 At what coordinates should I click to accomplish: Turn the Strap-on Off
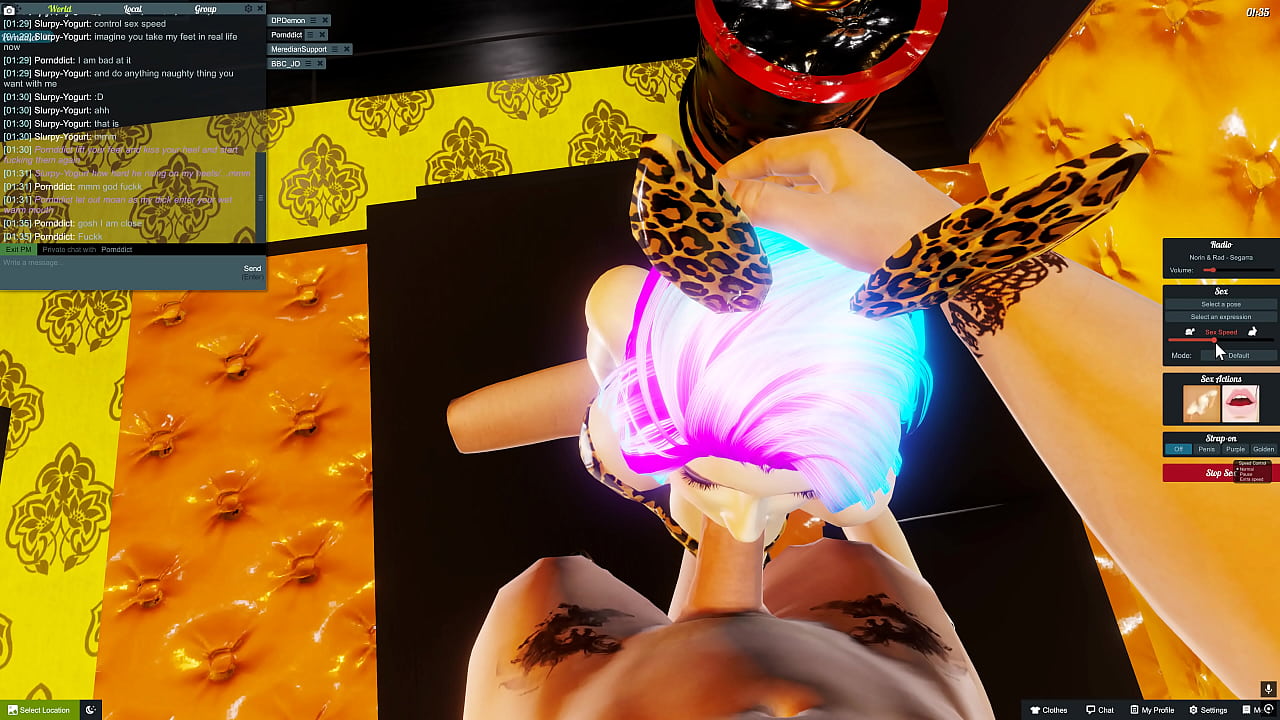tap(1178, 449)
